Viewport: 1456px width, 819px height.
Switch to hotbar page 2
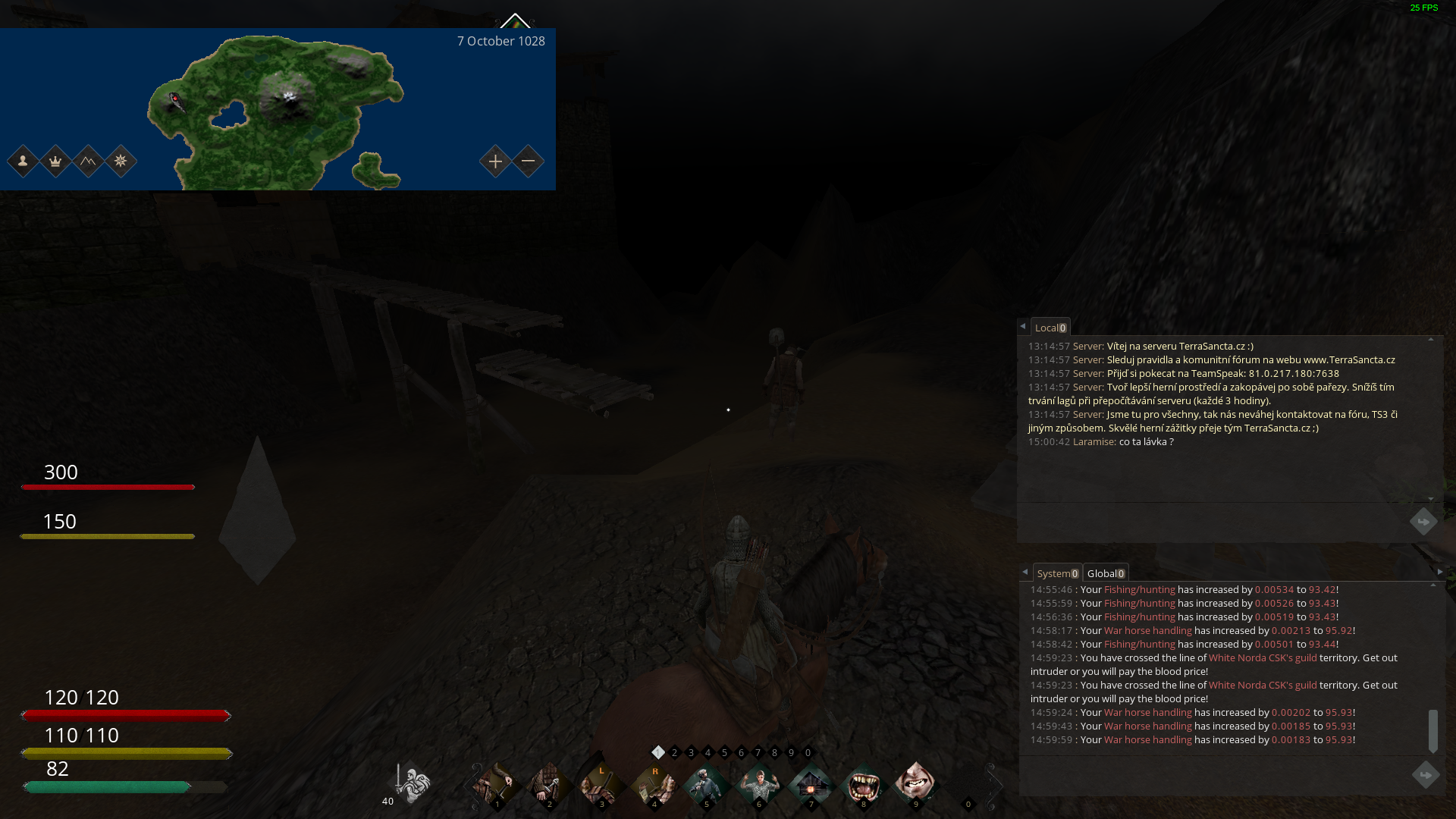[x=674, y=753]
